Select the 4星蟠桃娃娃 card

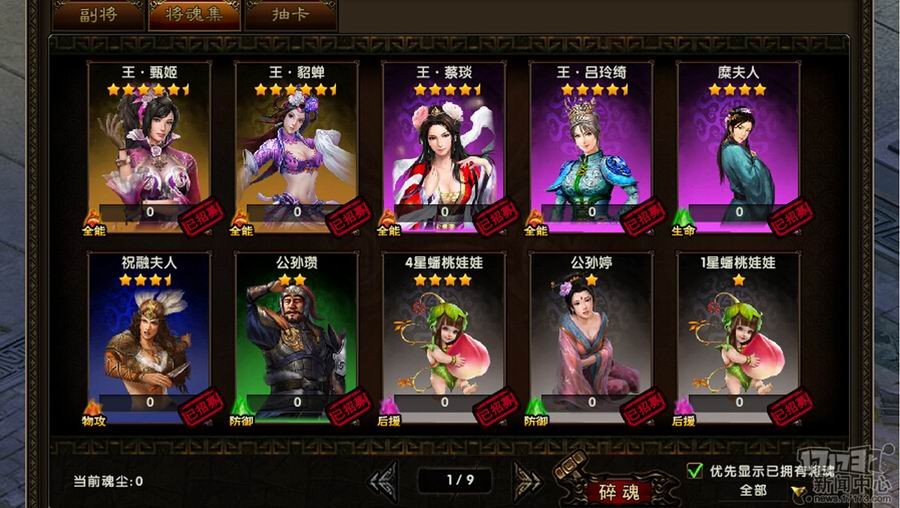point(444,336)
